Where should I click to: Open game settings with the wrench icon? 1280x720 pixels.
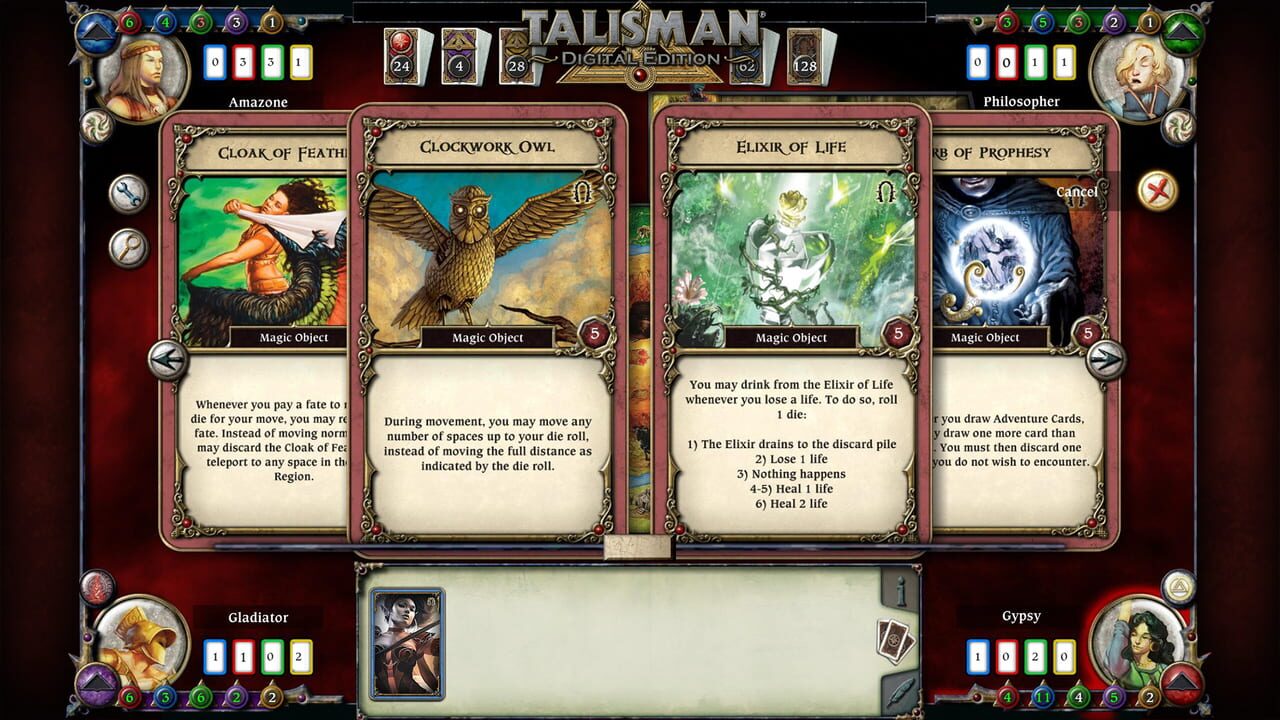(x=128, y=192)
